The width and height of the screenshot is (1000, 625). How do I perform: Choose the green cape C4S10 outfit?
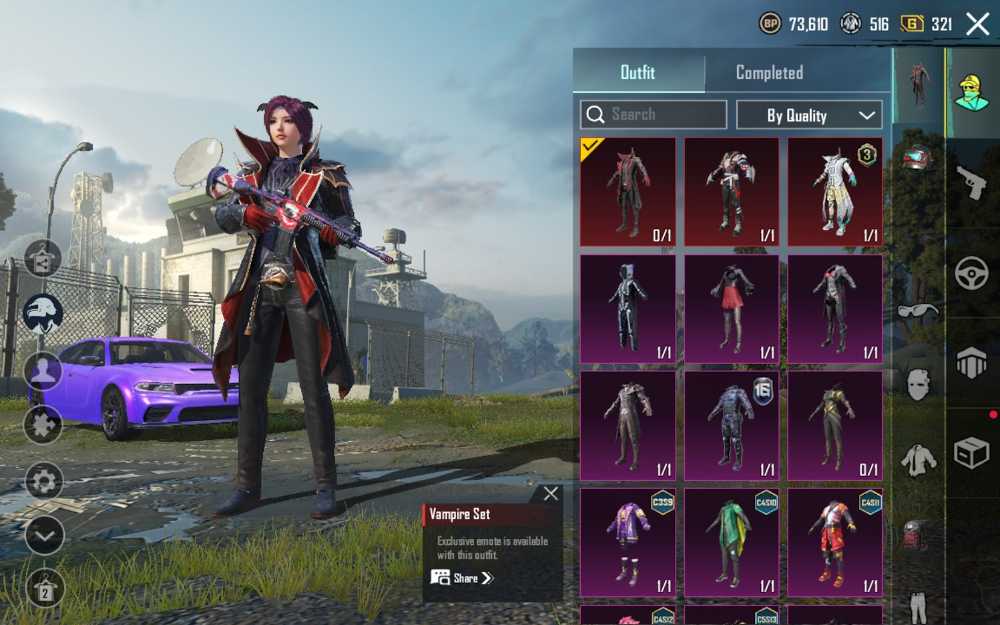coord(731,542)
